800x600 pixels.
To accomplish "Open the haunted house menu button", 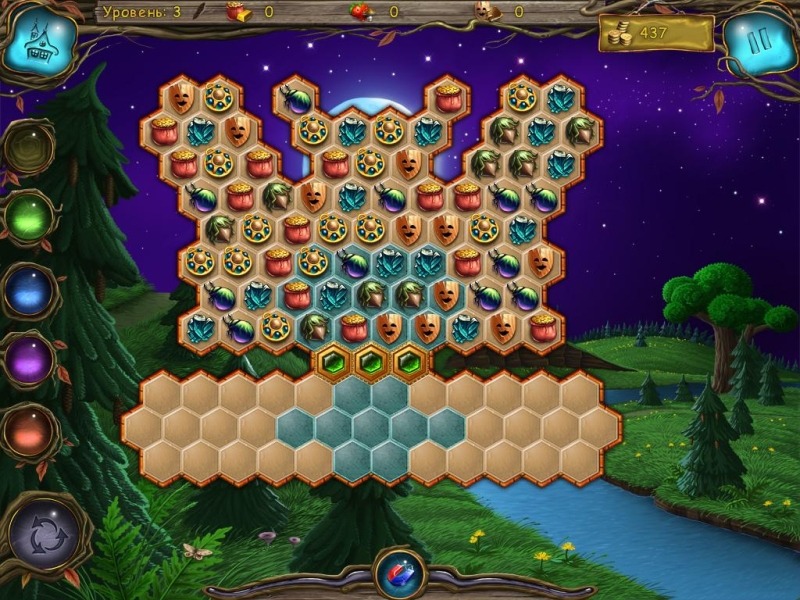I will (40, 42).
